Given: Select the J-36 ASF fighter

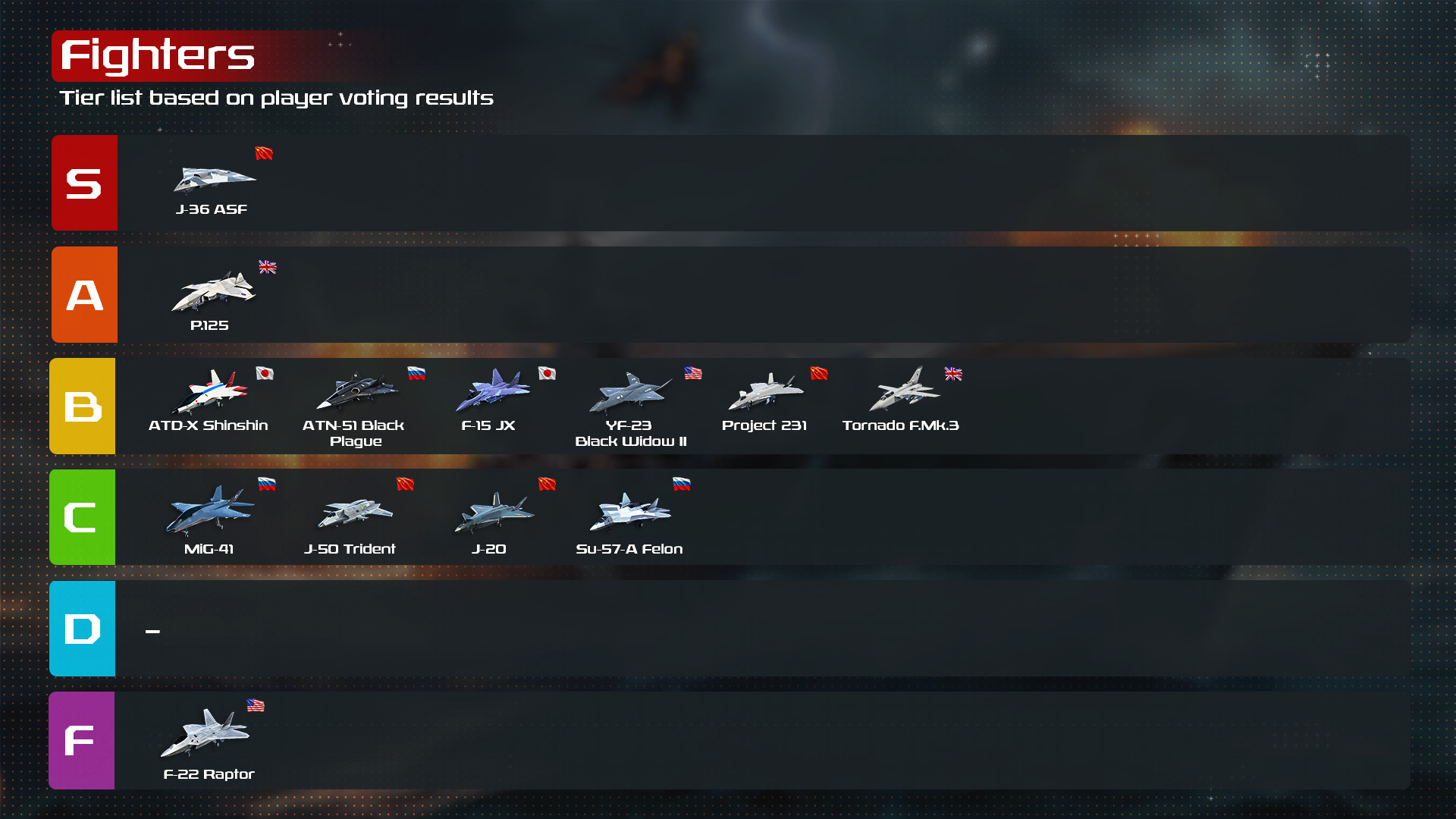Looking at the screenshot, I should [213, 179].
